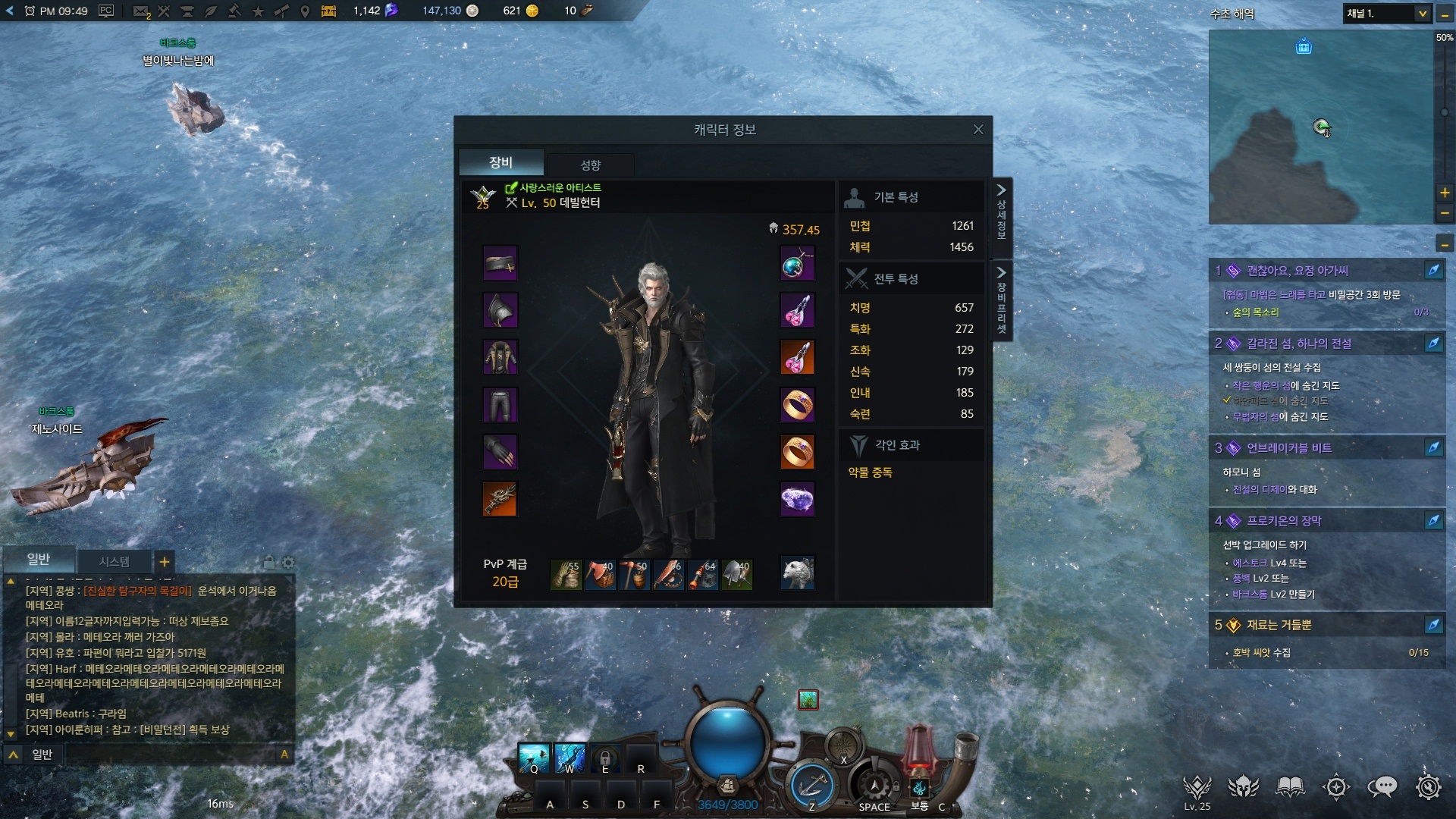
Task: Switch chat to the 시스템 tab
Action: pos(115,561)
